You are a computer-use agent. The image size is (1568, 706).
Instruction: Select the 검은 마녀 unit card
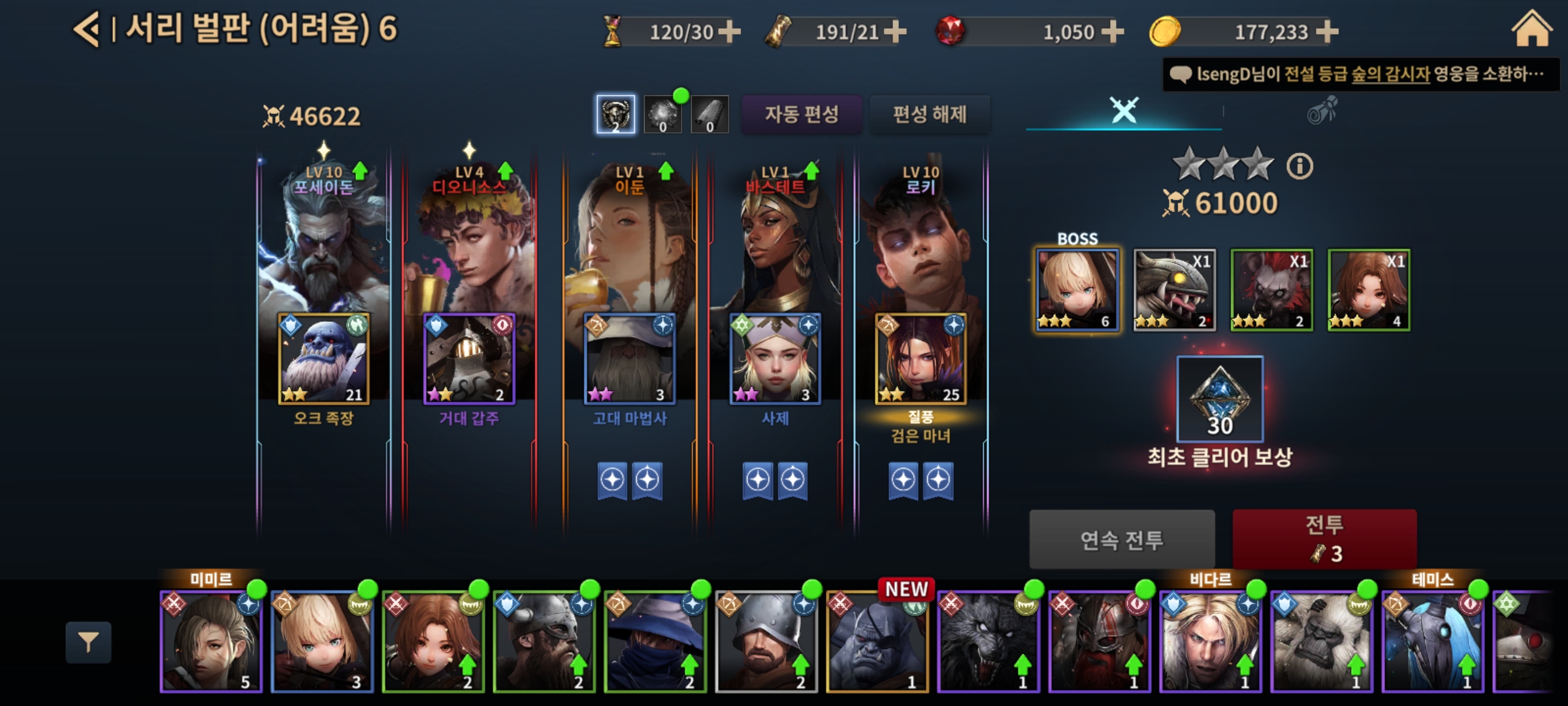pos(921,358)
